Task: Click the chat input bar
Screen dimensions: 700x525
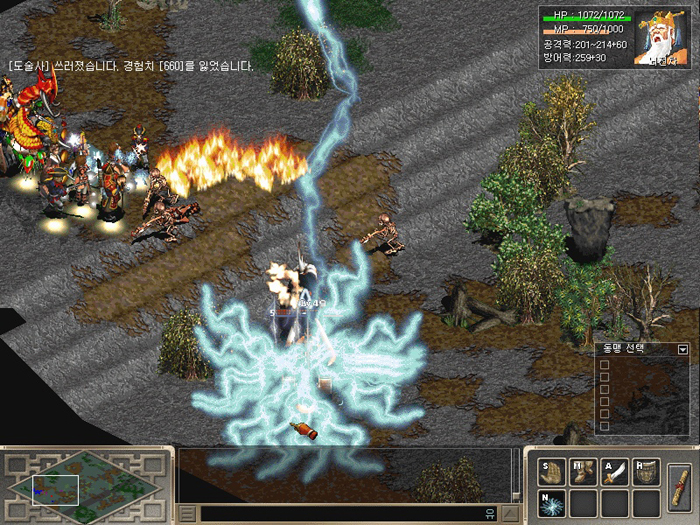Action: [x=340, y=514]
